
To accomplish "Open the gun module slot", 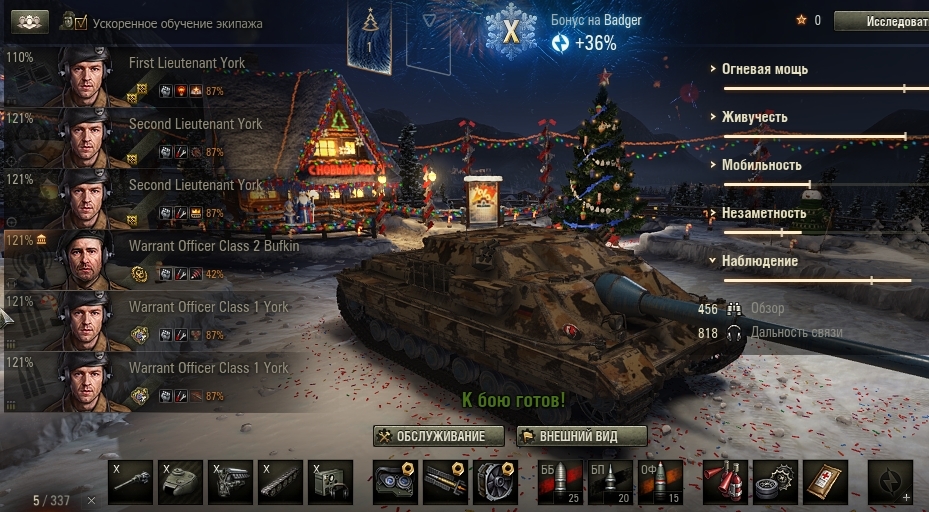I will pyautogui.click(x=130, y=483).
